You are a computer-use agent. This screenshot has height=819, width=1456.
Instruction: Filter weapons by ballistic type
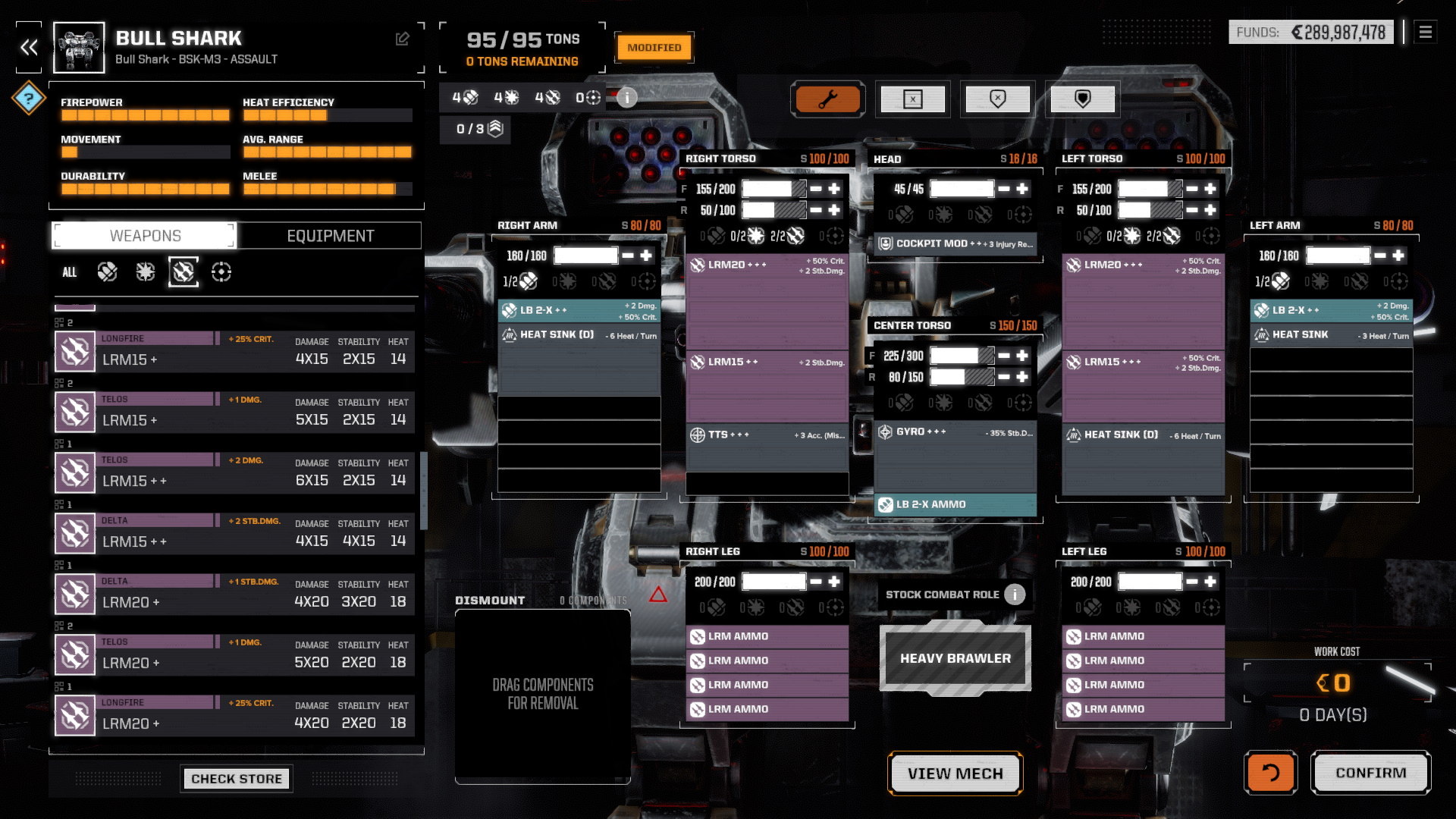[x=107, y=271]
